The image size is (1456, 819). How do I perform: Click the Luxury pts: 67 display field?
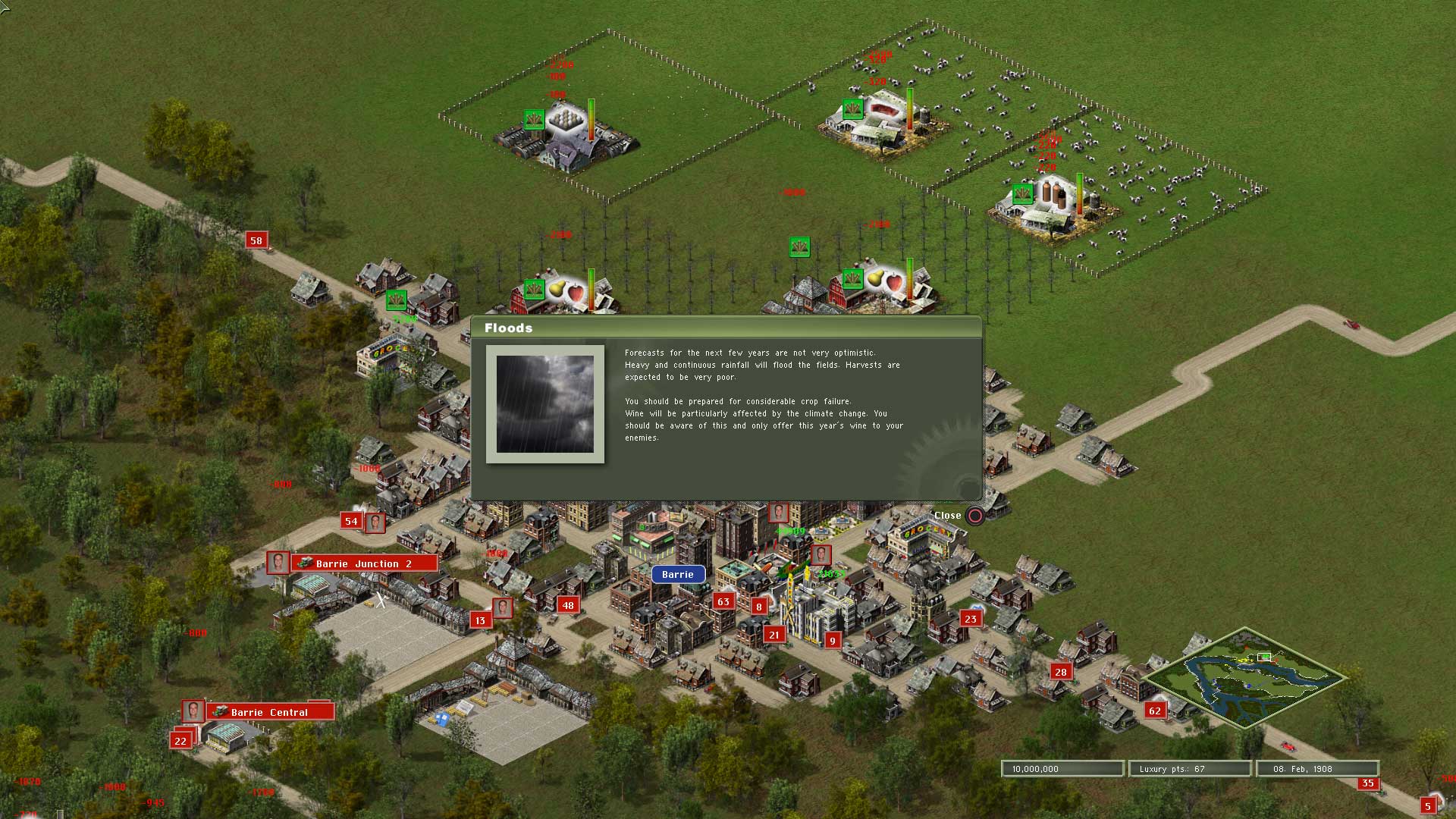[1190, 768]
